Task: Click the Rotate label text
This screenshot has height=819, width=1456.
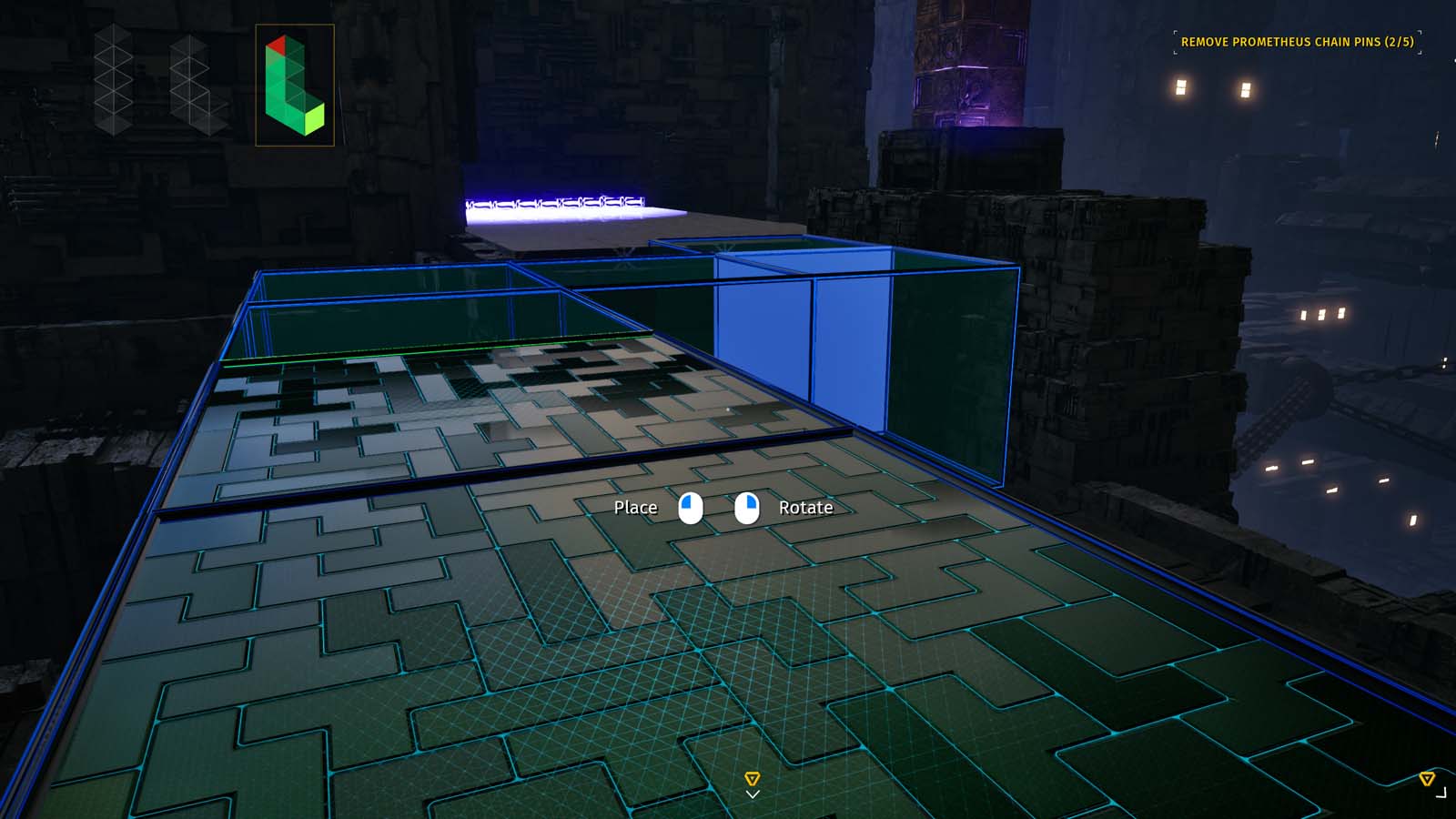Action: point(805,508)
